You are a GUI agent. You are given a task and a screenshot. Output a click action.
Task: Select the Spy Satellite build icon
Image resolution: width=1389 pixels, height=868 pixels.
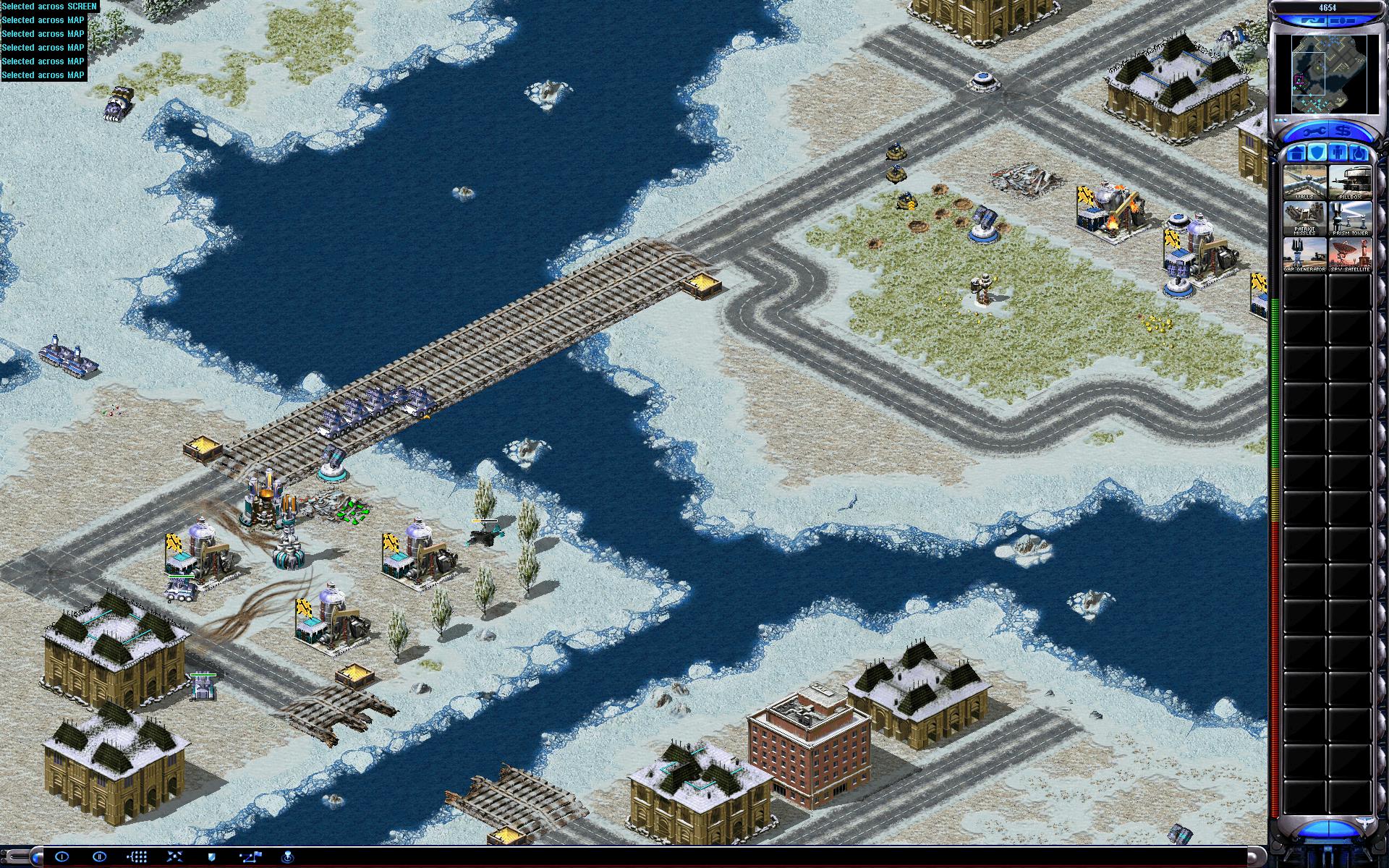(x=1350, y=255)
